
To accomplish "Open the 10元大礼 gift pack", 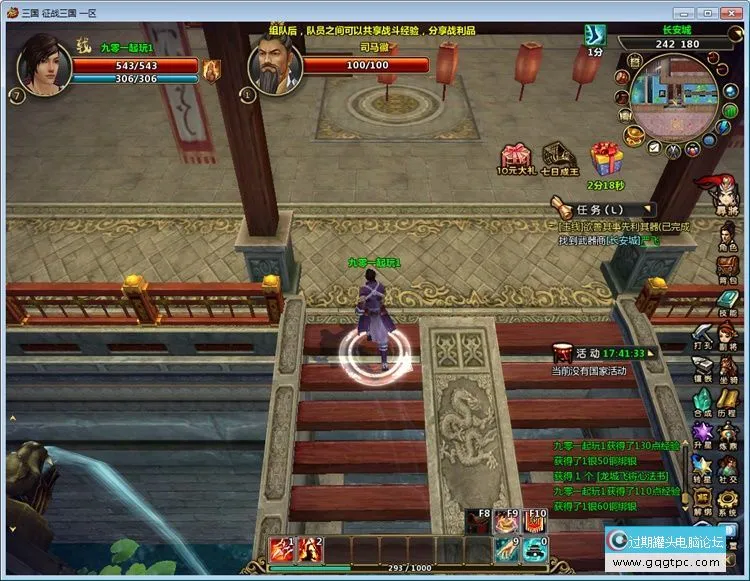I will (515, 157).
